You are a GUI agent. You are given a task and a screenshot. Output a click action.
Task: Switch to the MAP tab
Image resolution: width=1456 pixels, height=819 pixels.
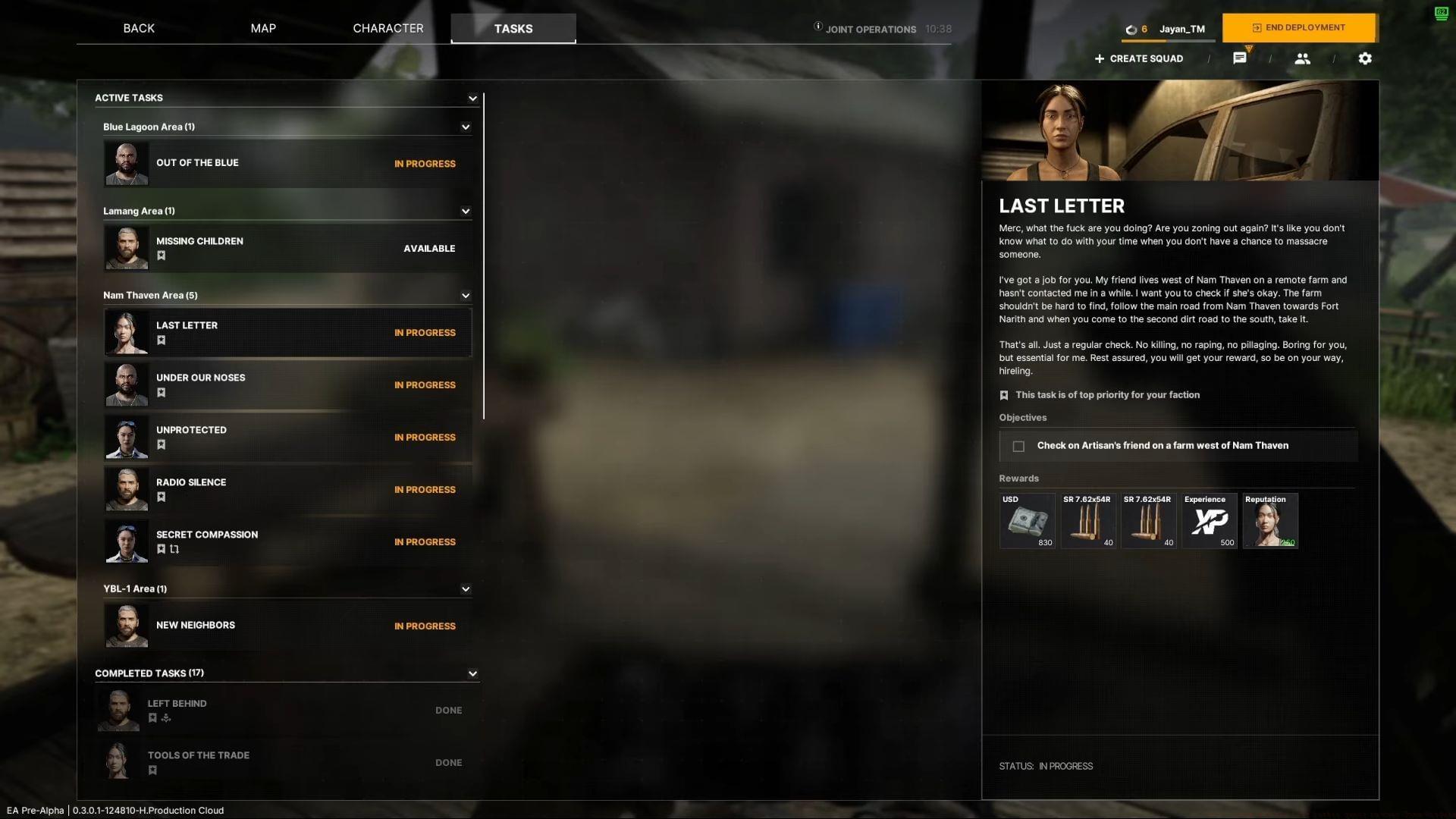(x=263, y=28)
